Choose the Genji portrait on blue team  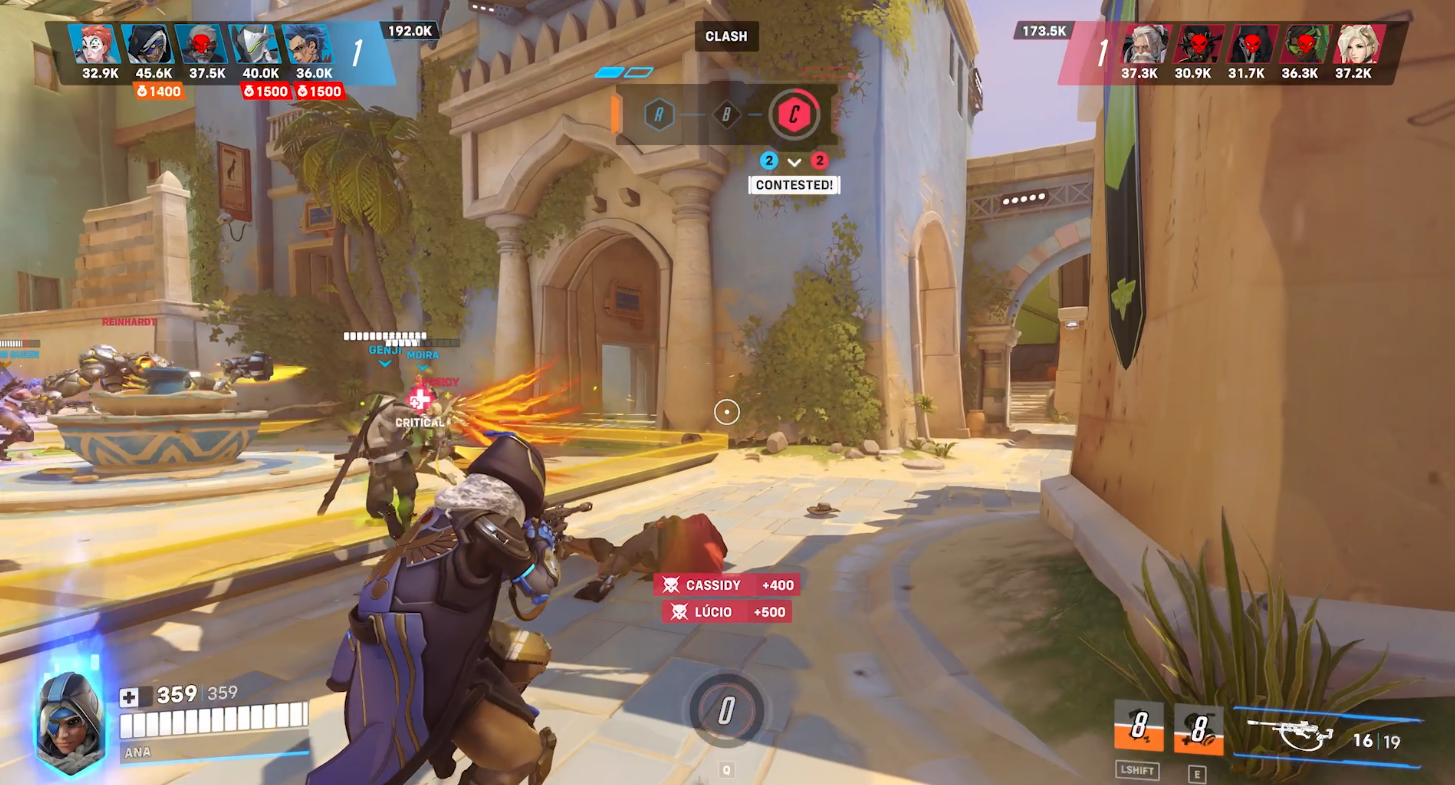254,45
